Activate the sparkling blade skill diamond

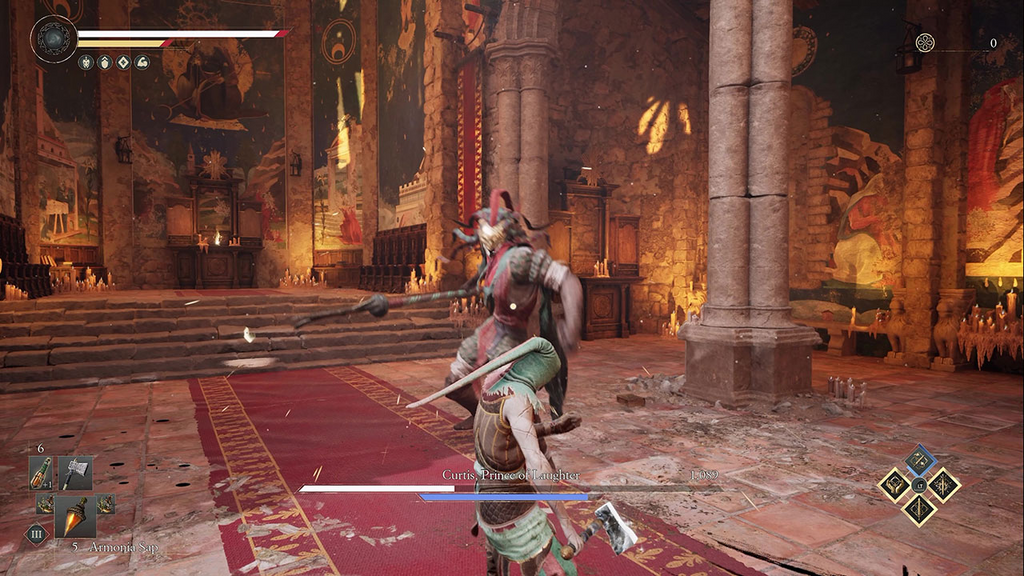[944, 485]
